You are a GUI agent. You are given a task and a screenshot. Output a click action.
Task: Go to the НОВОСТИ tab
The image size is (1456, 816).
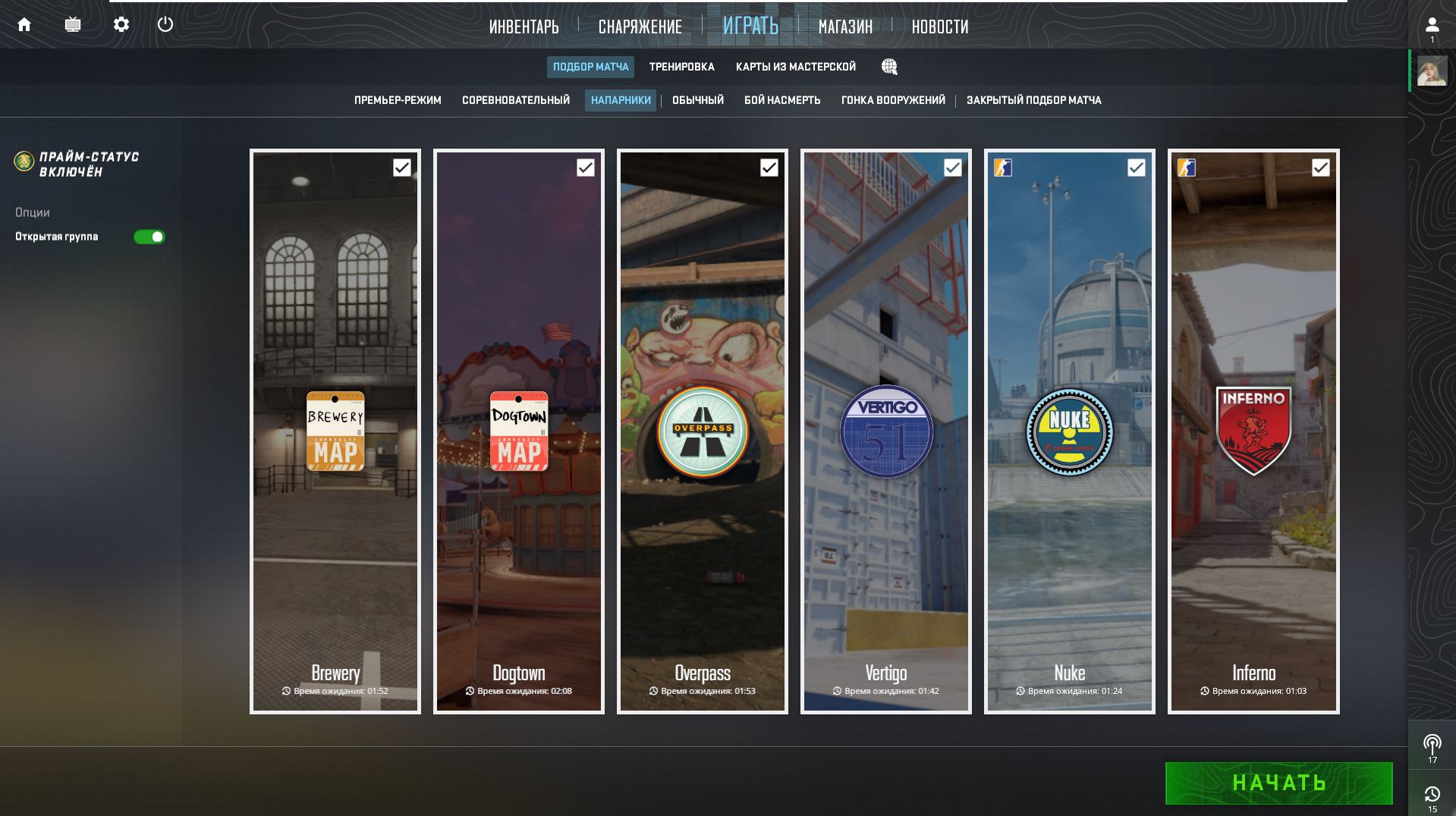point(939,27)
